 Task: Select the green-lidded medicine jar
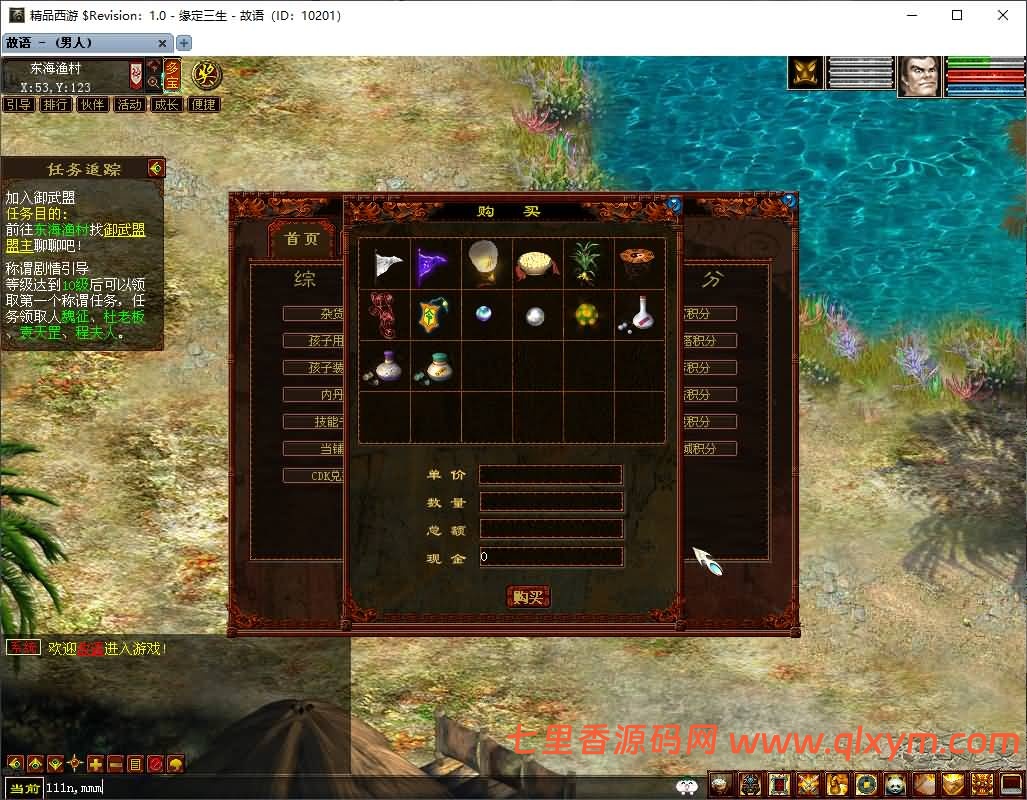[435, 367]
